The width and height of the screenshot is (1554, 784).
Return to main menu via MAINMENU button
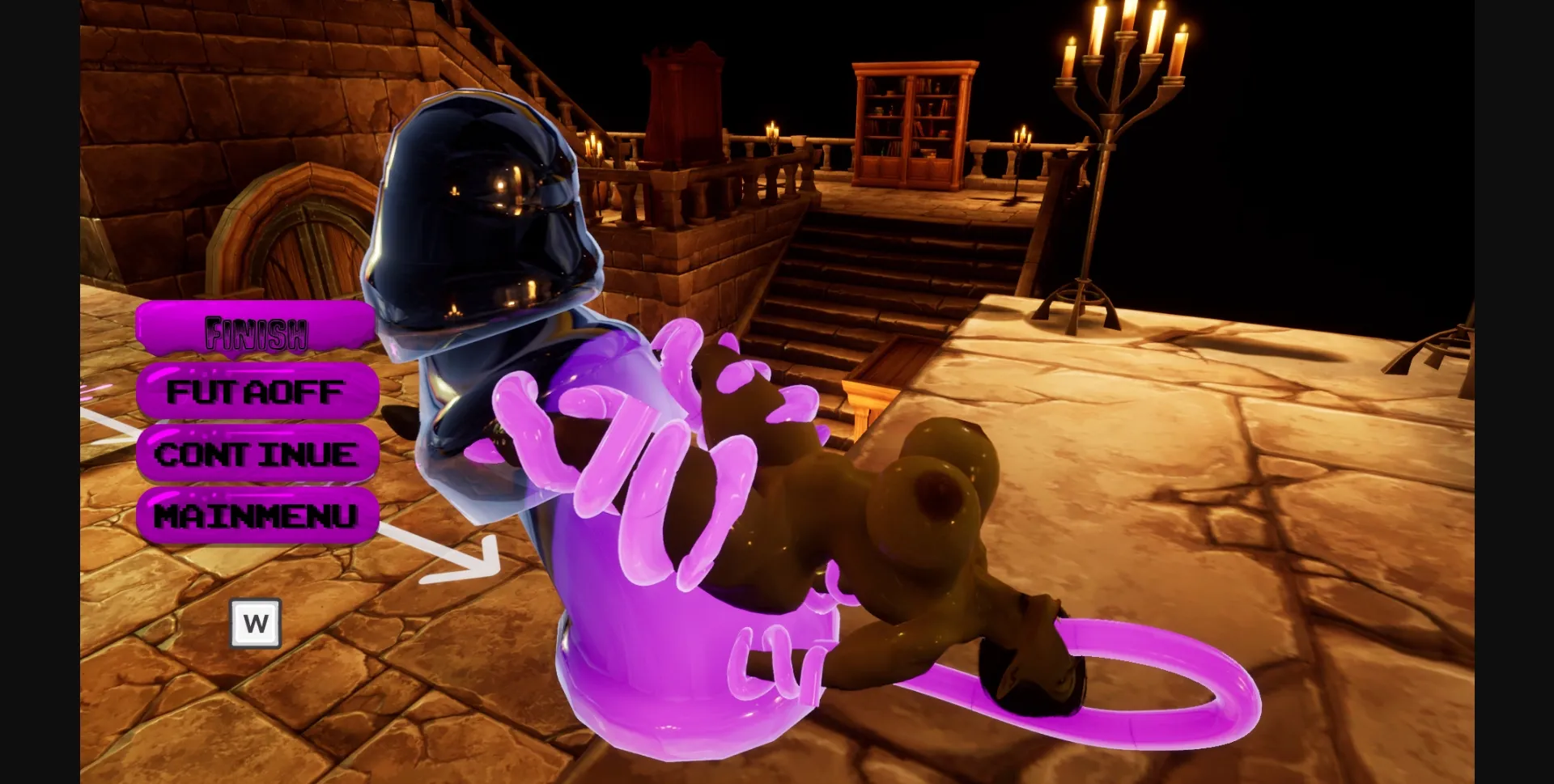[257, 515]
